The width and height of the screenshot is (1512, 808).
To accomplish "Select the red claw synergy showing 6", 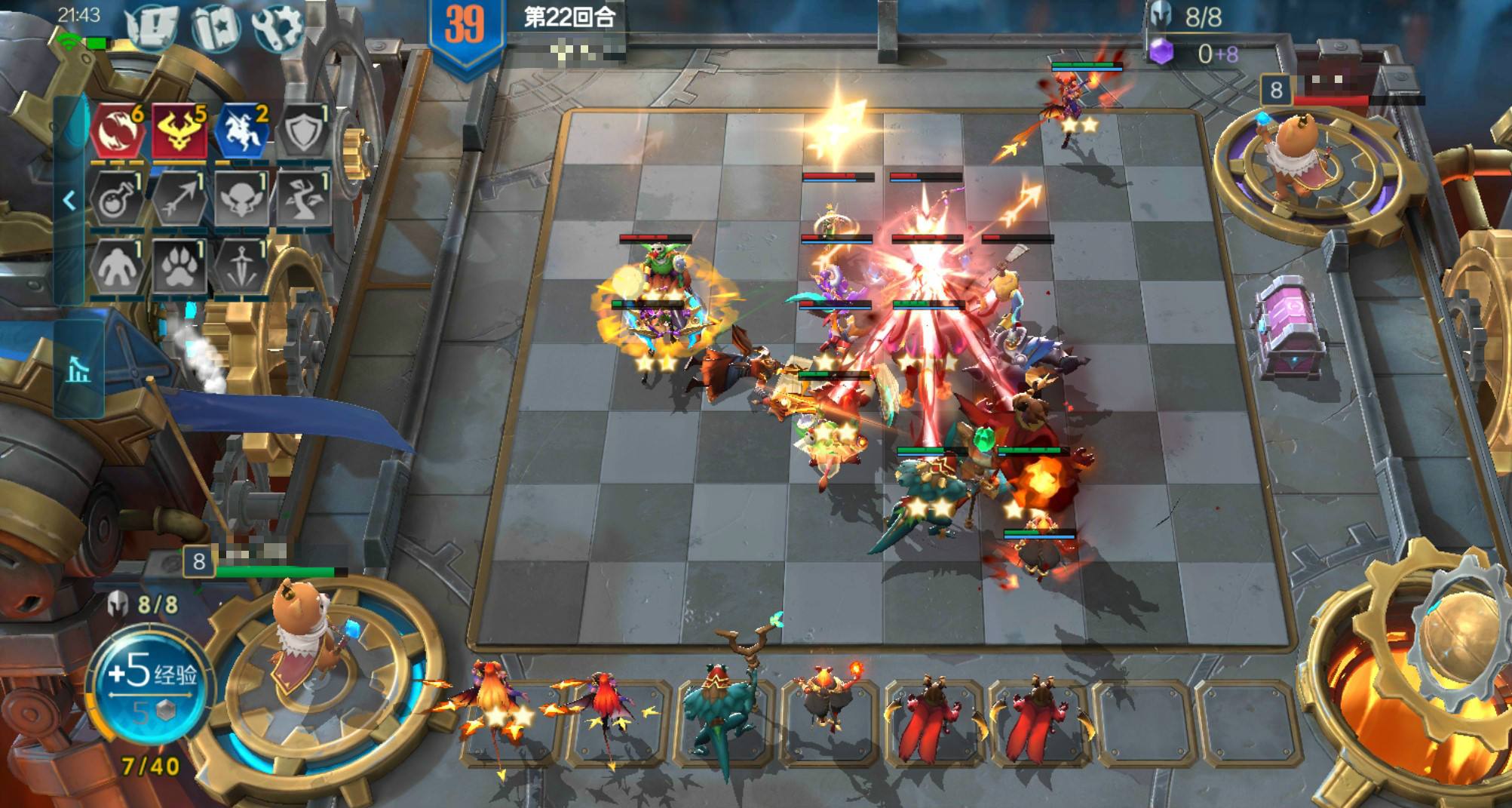I will pos(118,131).
